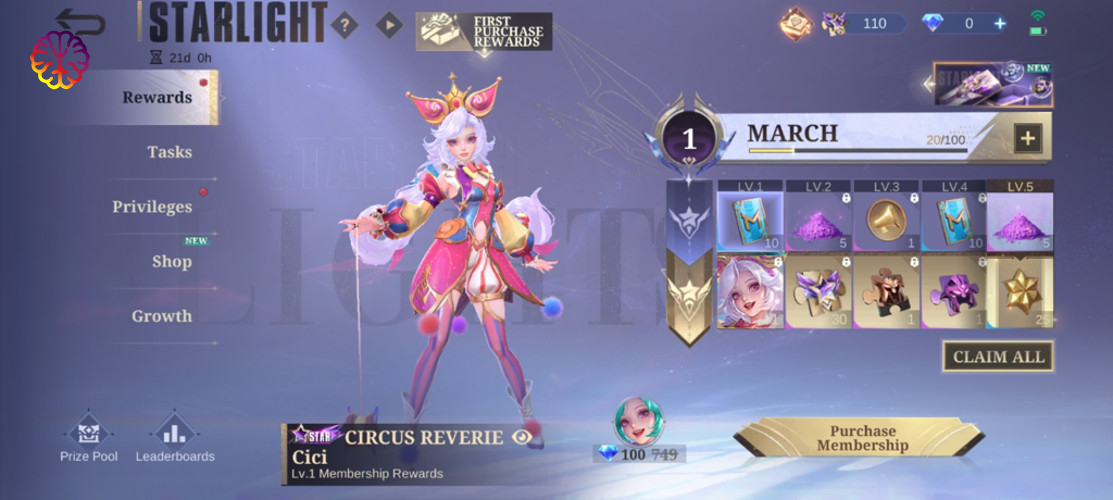The width and height of the screenshot is (1113, 500).
Task: Claim all rewards
Action: [x=997, y=356]
